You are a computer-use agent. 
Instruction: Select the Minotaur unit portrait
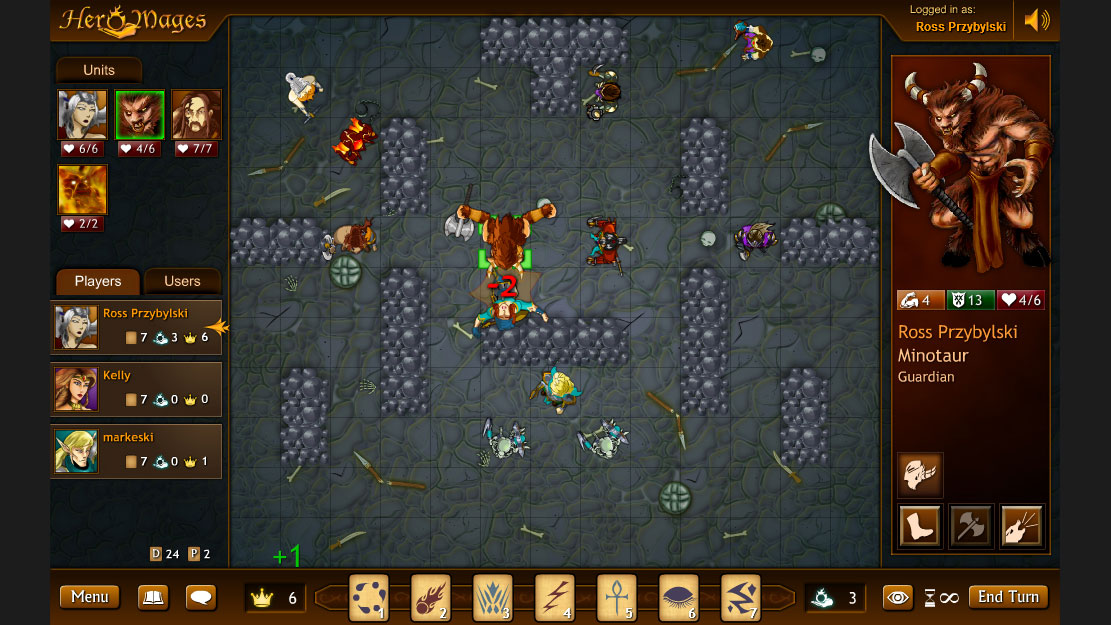[x=139, y=114]
